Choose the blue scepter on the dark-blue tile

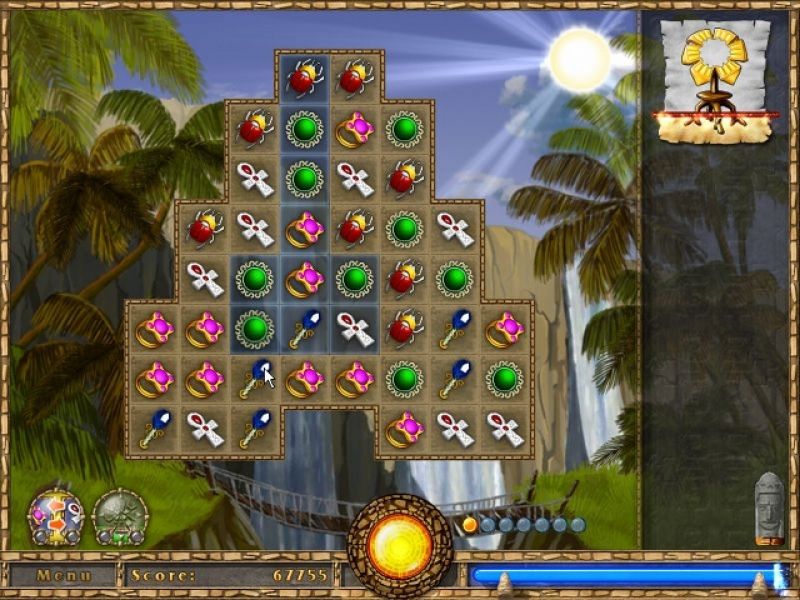pyautogui.click(x=304, y=328)
